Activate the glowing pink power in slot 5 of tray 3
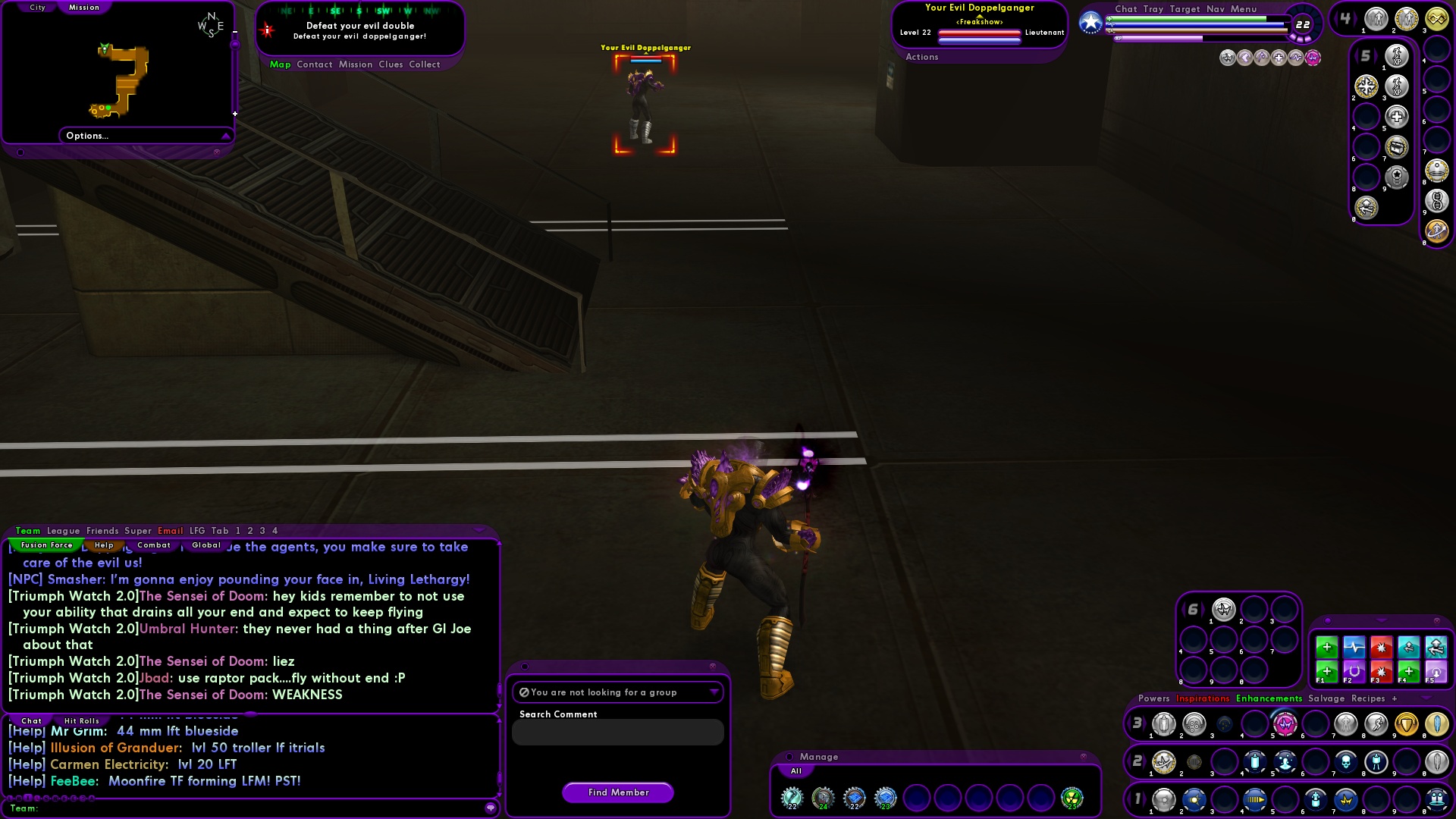 point(1284,725)
